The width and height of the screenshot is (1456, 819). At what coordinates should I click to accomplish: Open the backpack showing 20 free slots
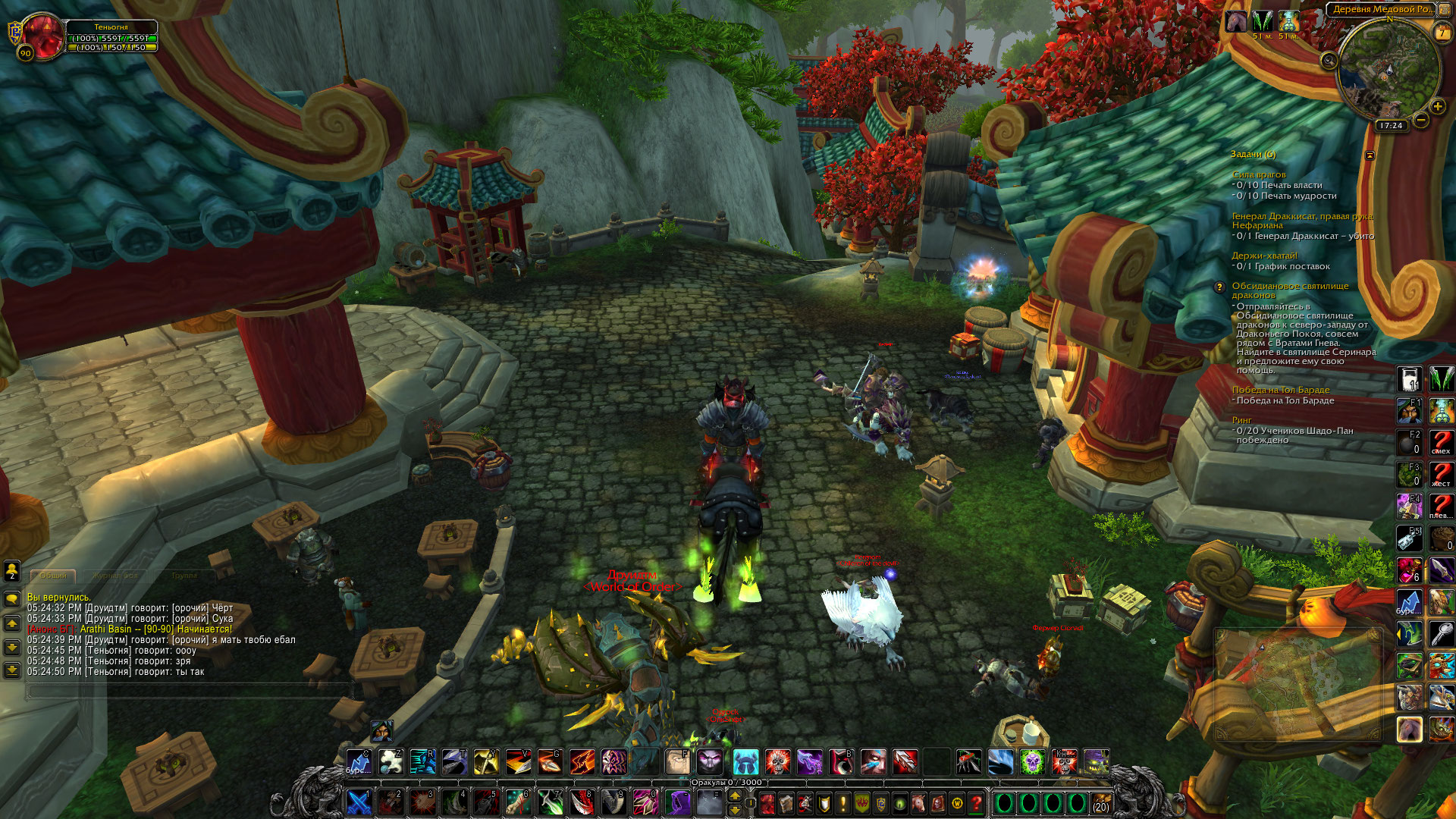(x=1101, y=802)
